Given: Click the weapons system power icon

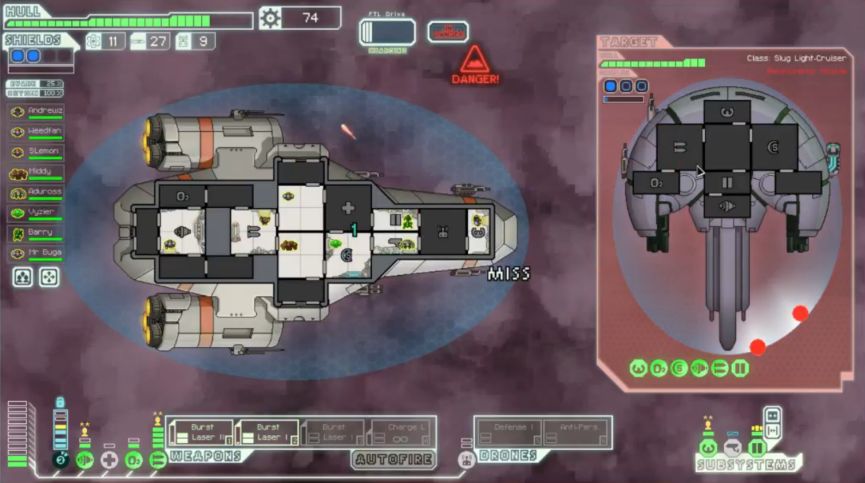Looking at the screenshot, I should (x=158, y=459).
